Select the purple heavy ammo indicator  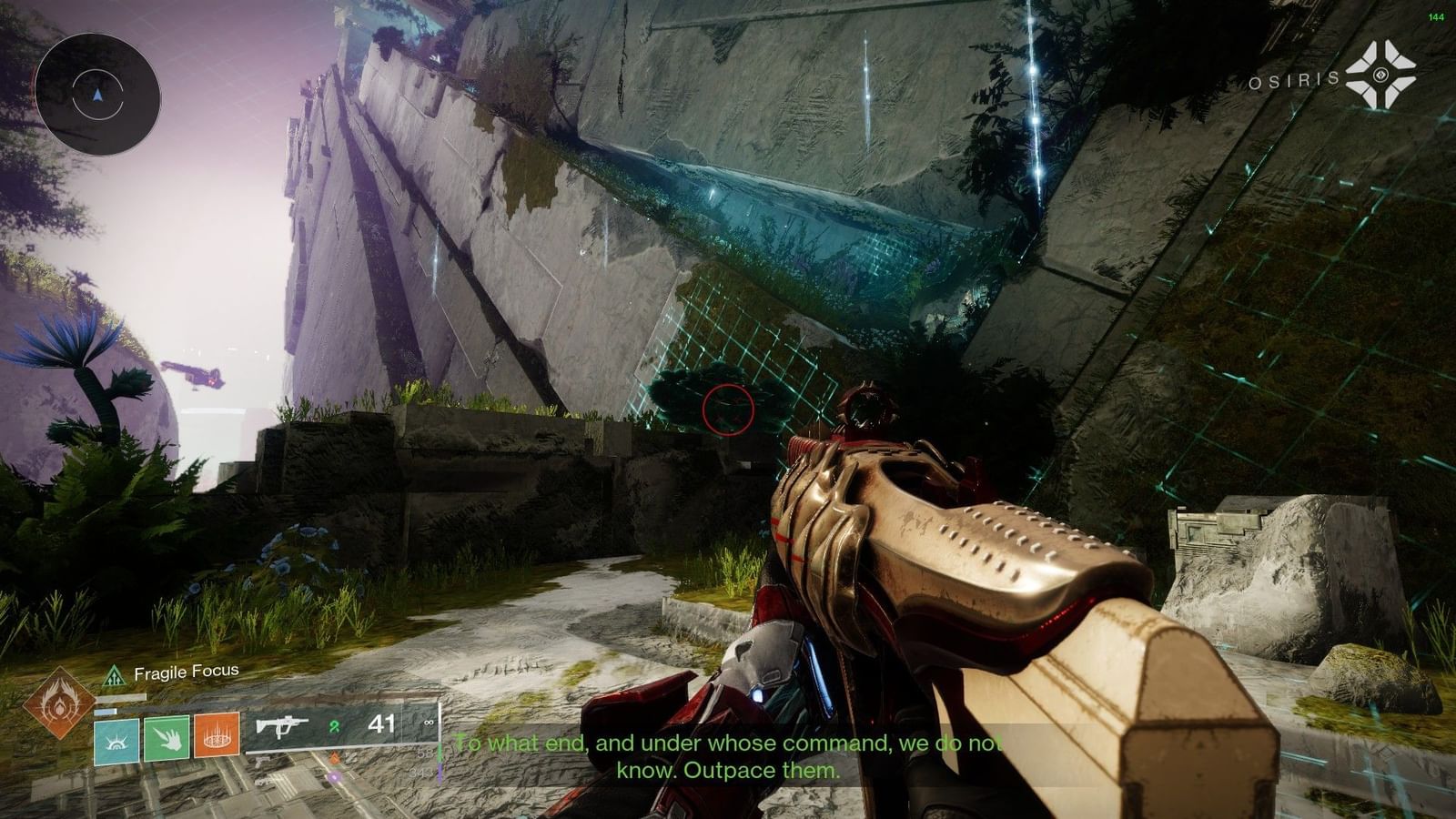point(333,778)
